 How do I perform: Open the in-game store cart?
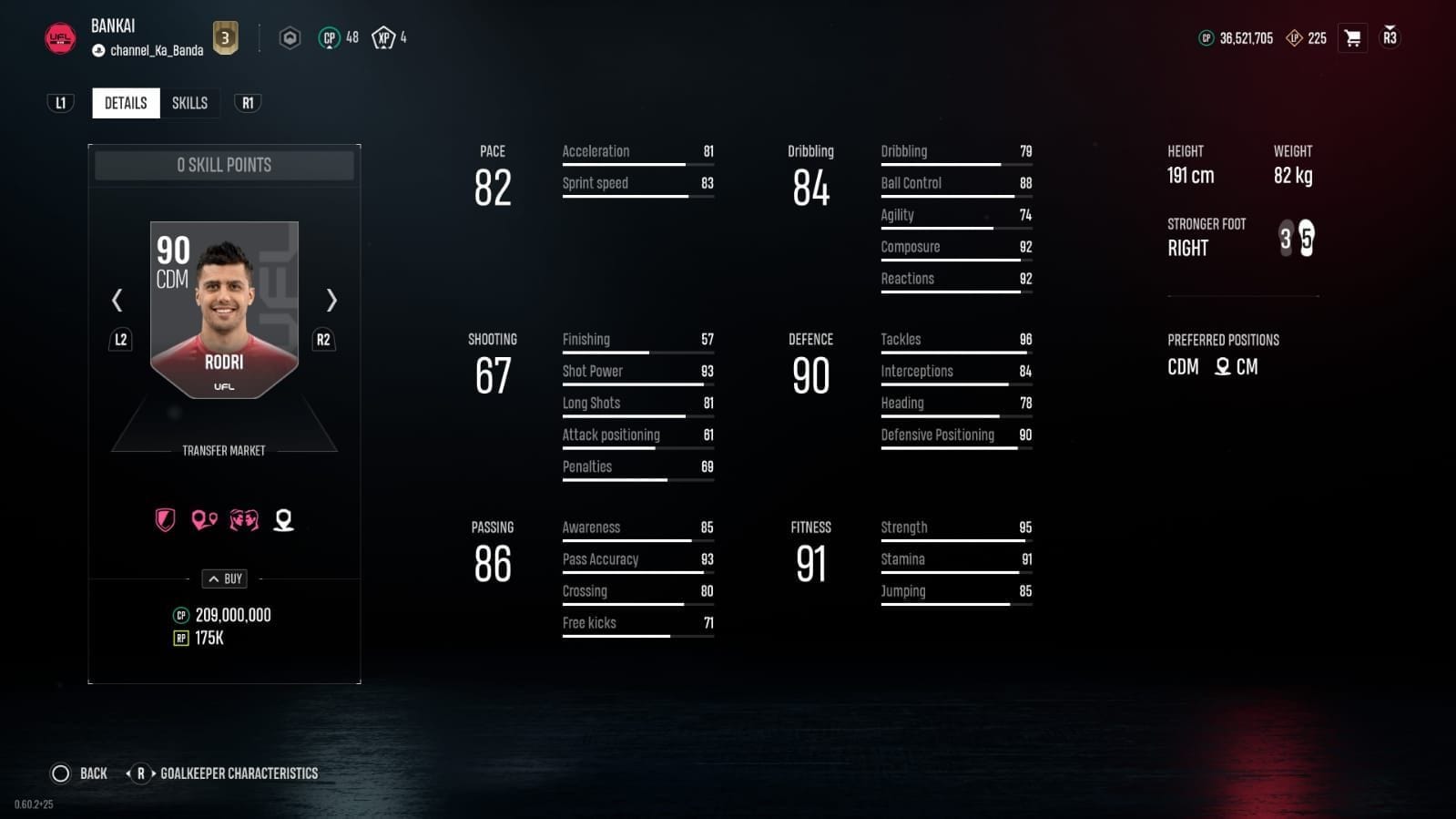pos(1353,37)
